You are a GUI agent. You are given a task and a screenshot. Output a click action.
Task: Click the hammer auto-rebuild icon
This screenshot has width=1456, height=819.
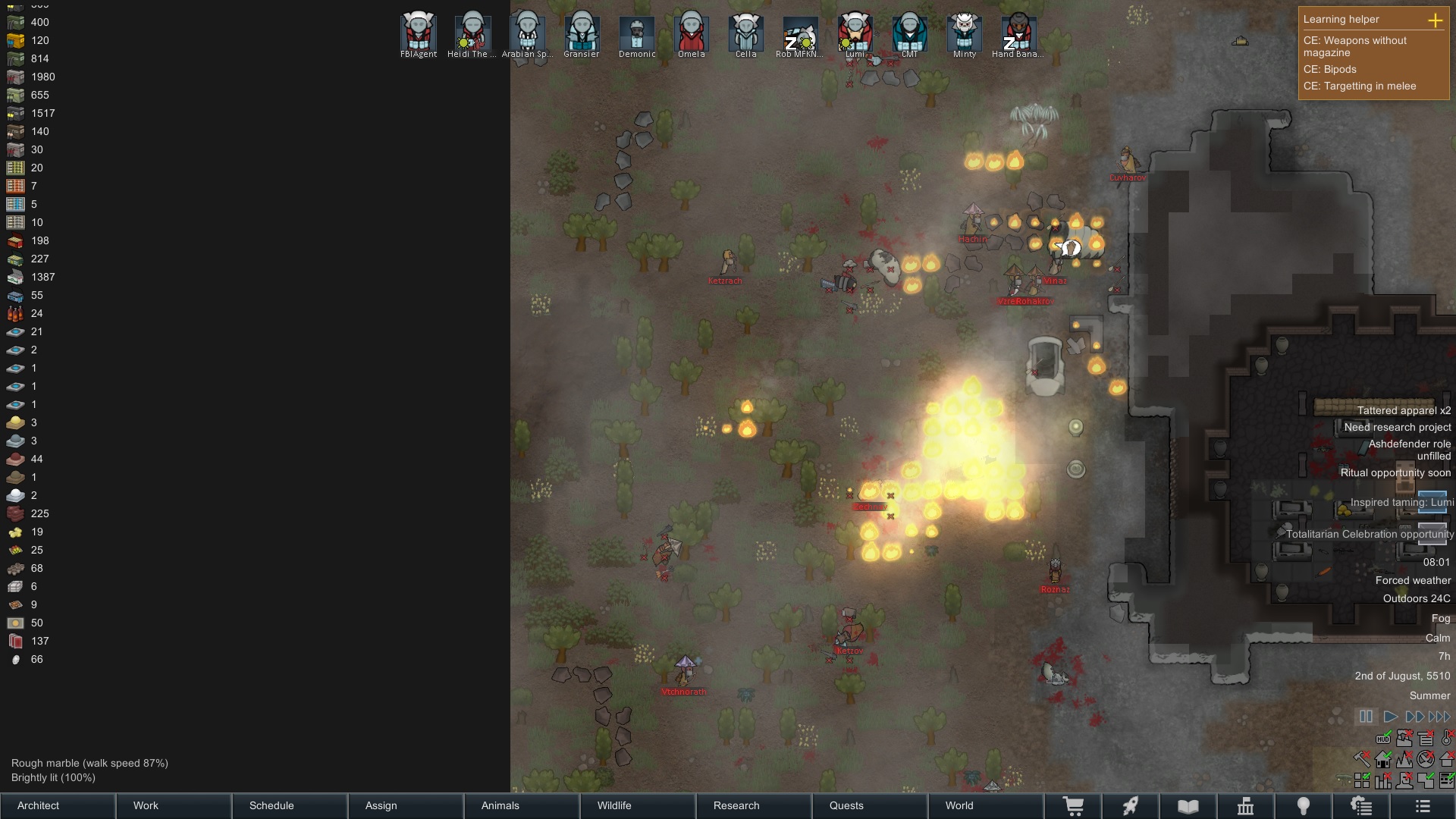(x=1362, y=758)
